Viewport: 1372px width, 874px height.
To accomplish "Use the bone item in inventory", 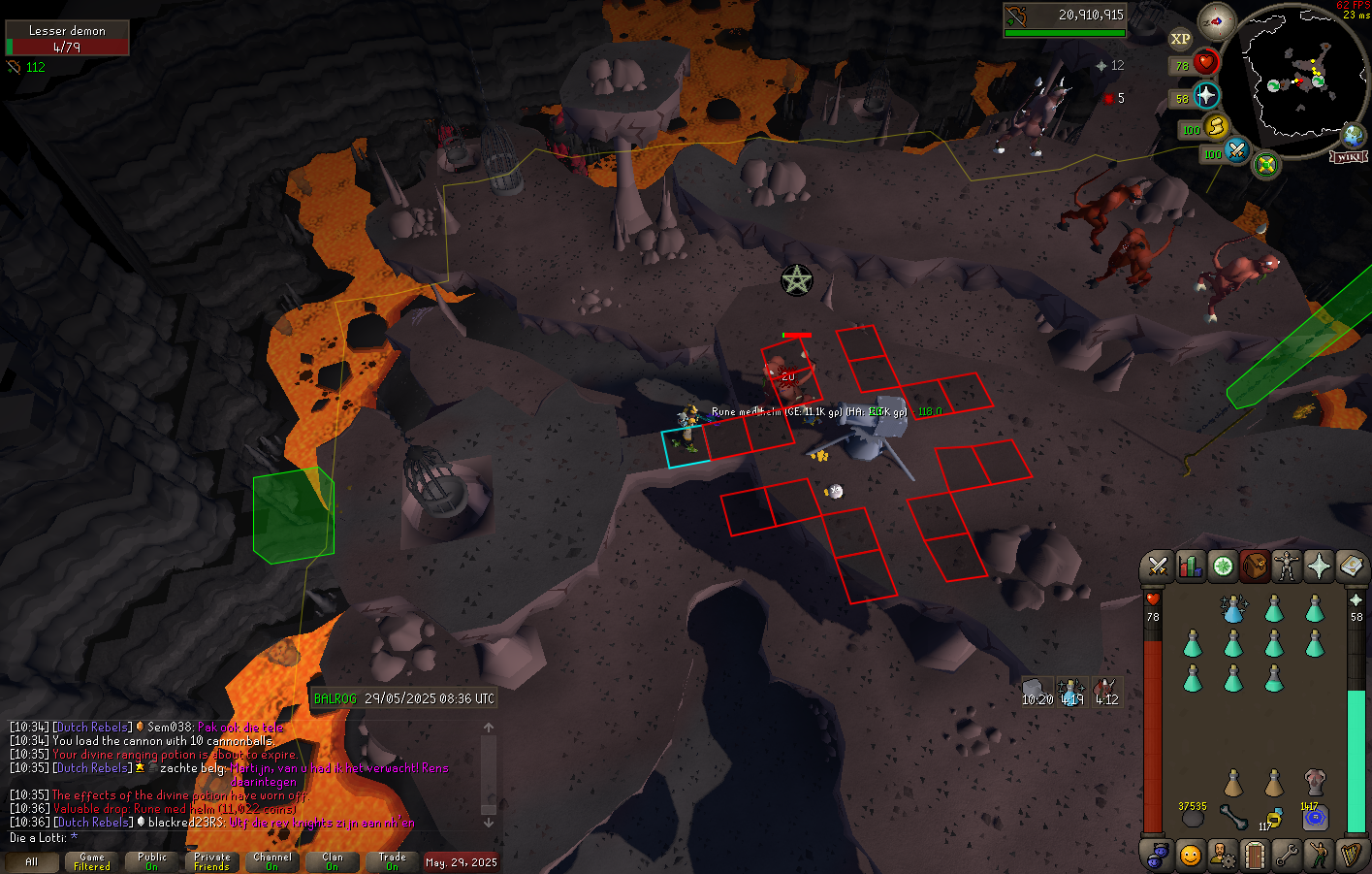I will click(1233, 818).
